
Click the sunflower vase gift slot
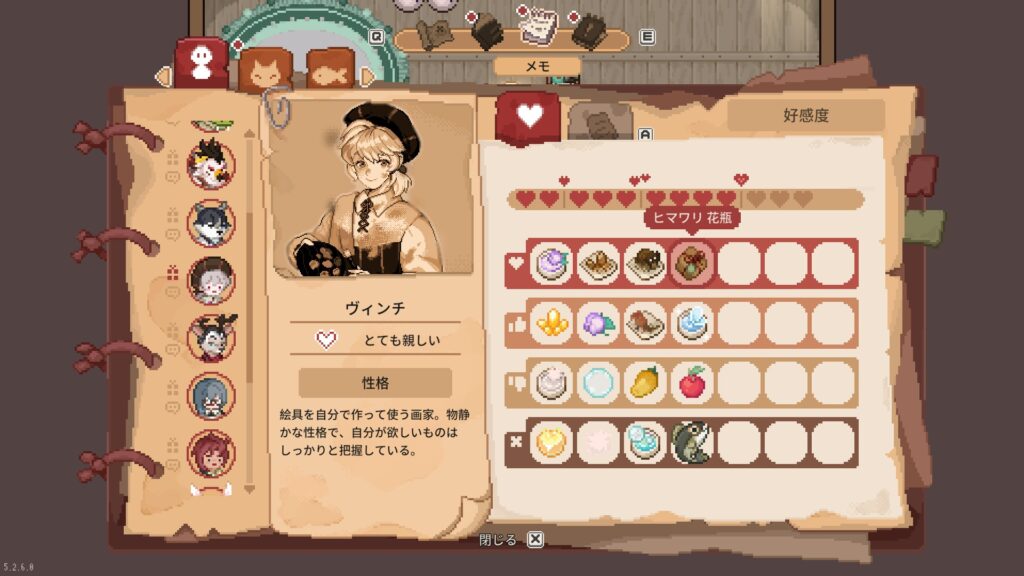(x=691, y=264)
